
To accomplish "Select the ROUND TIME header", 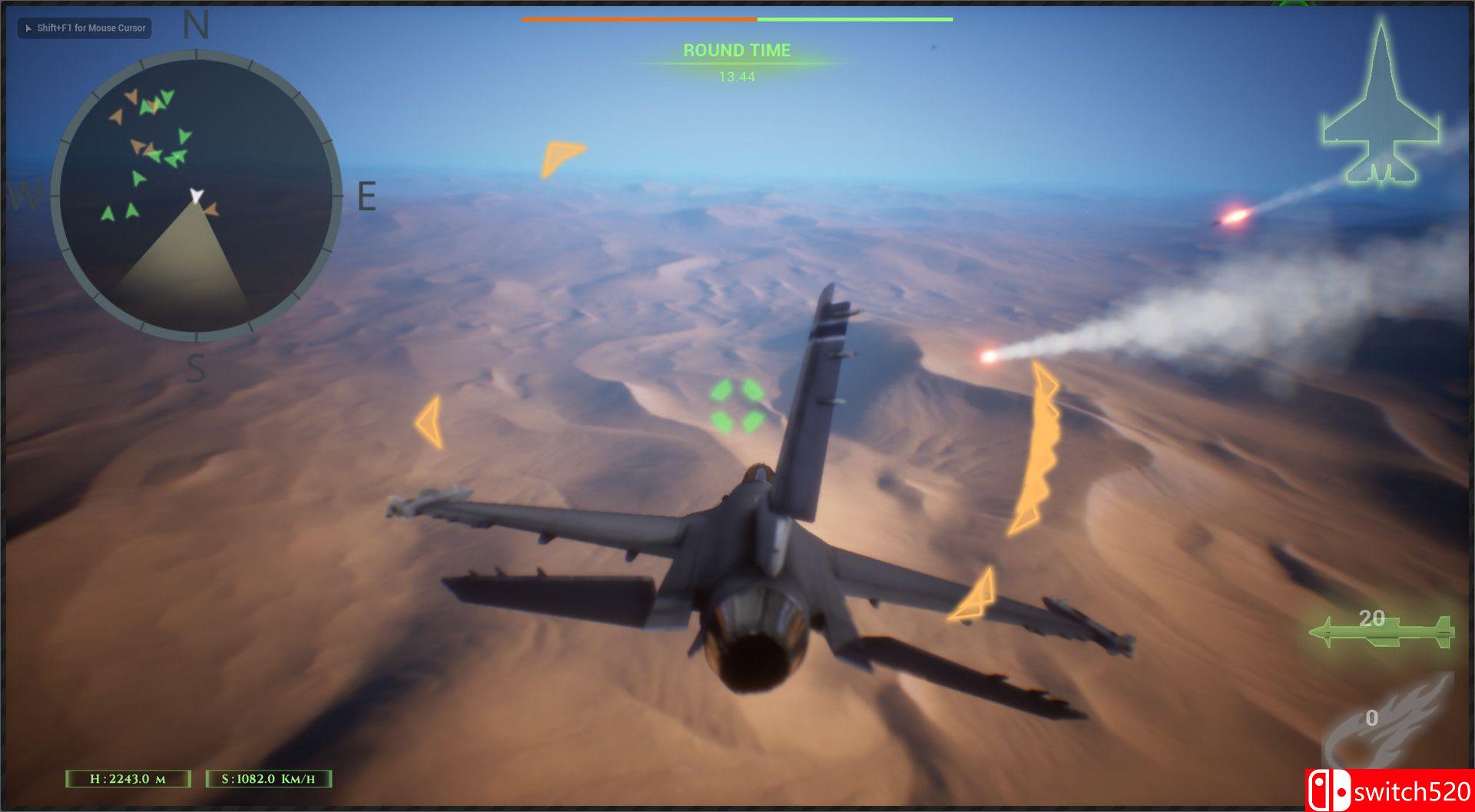I will coord(736,51).
